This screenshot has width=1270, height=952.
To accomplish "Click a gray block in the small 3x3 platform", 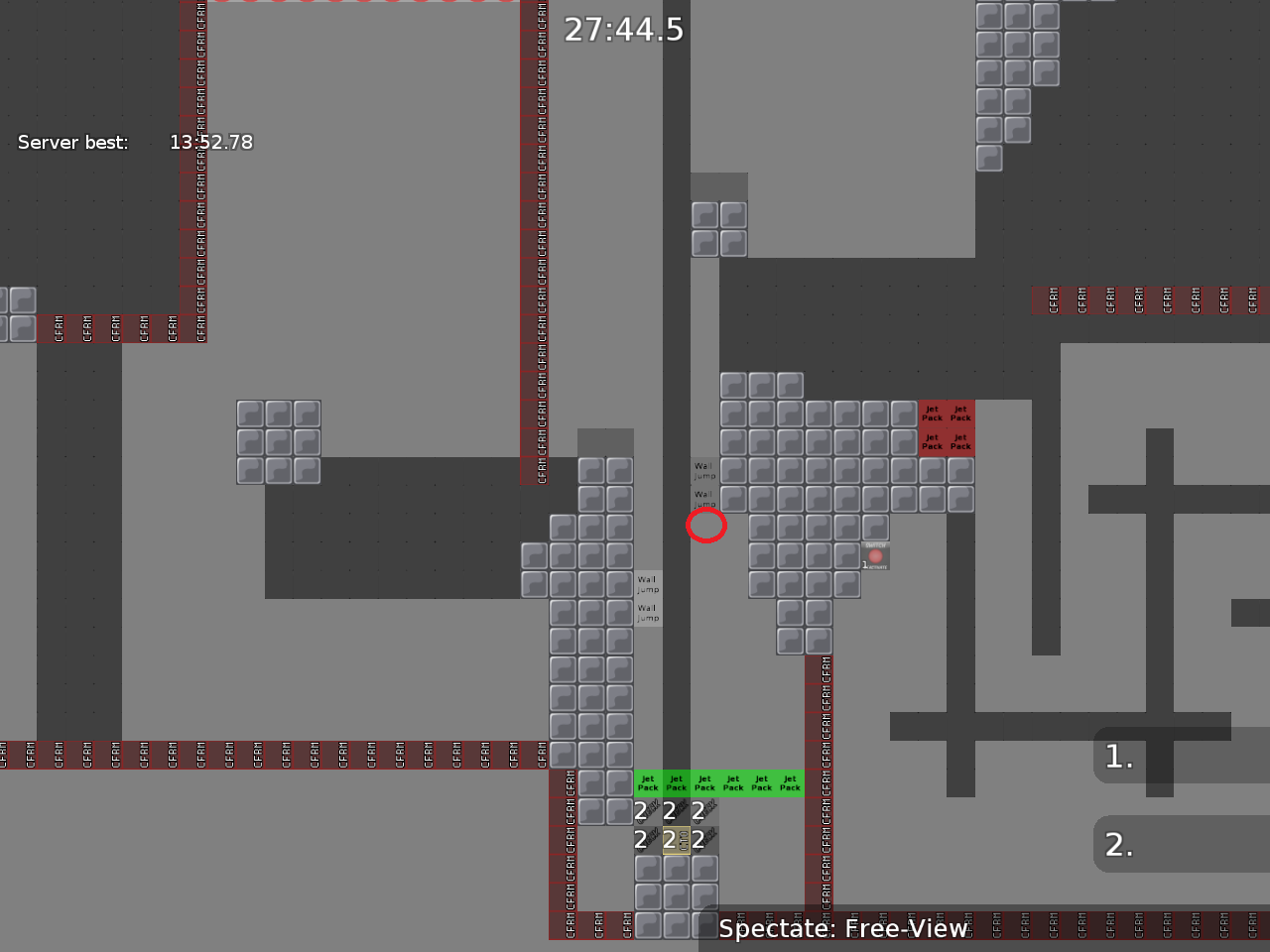I will click(x=279, y=441).
